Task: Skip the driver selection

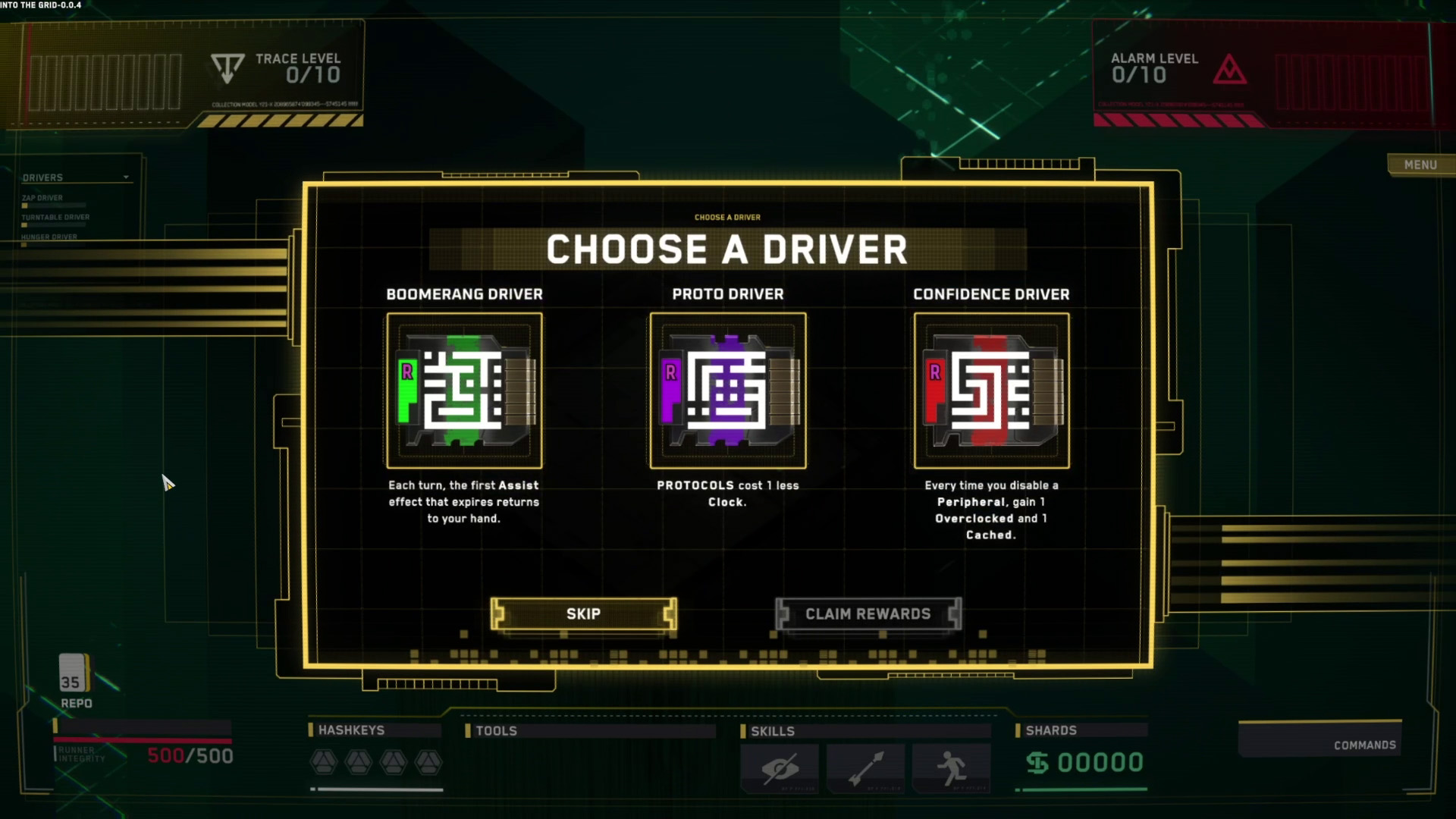Action: coord(583,613)
